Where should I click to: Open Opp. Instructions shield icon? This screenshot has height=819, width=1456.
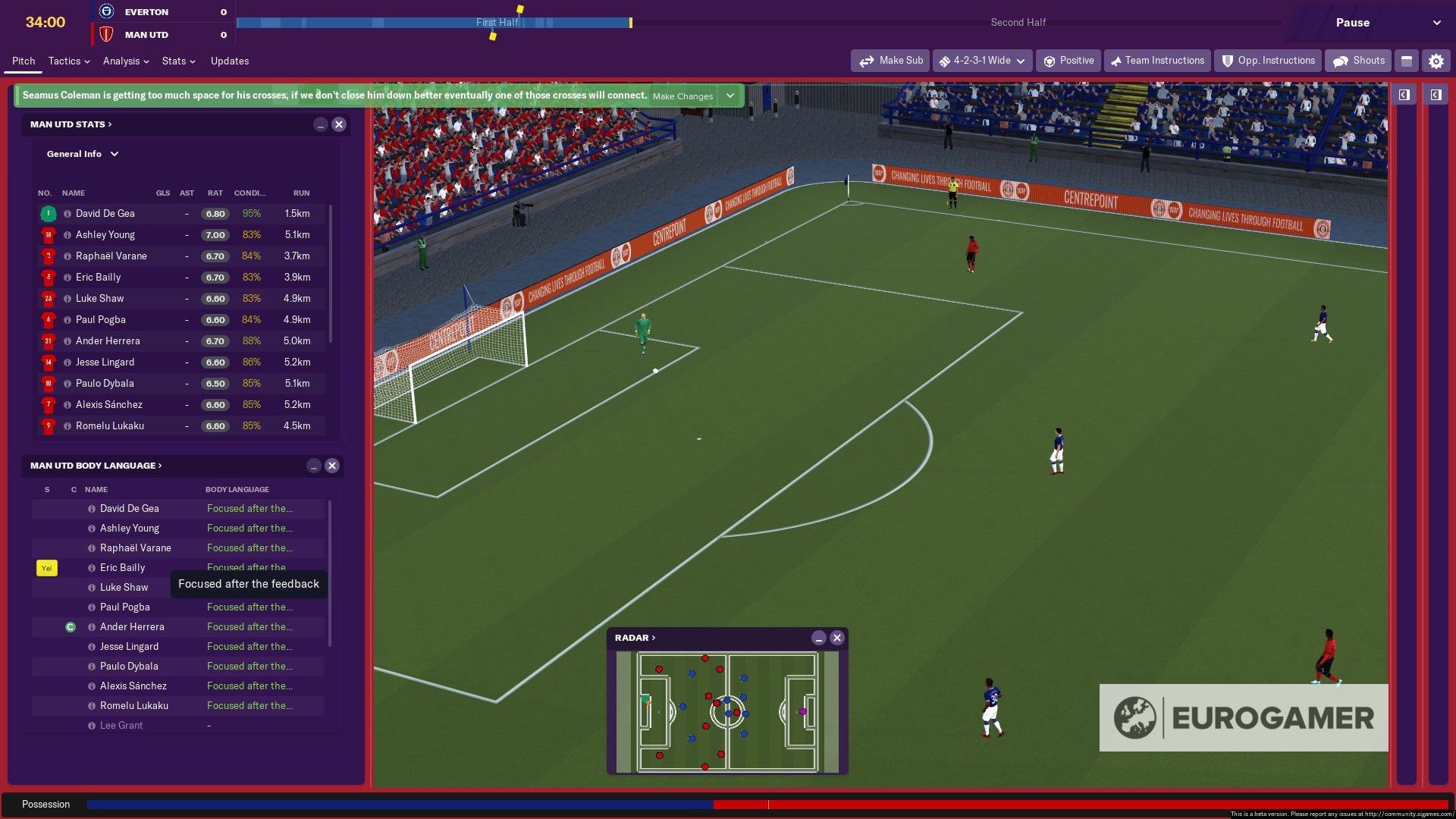1226,61
